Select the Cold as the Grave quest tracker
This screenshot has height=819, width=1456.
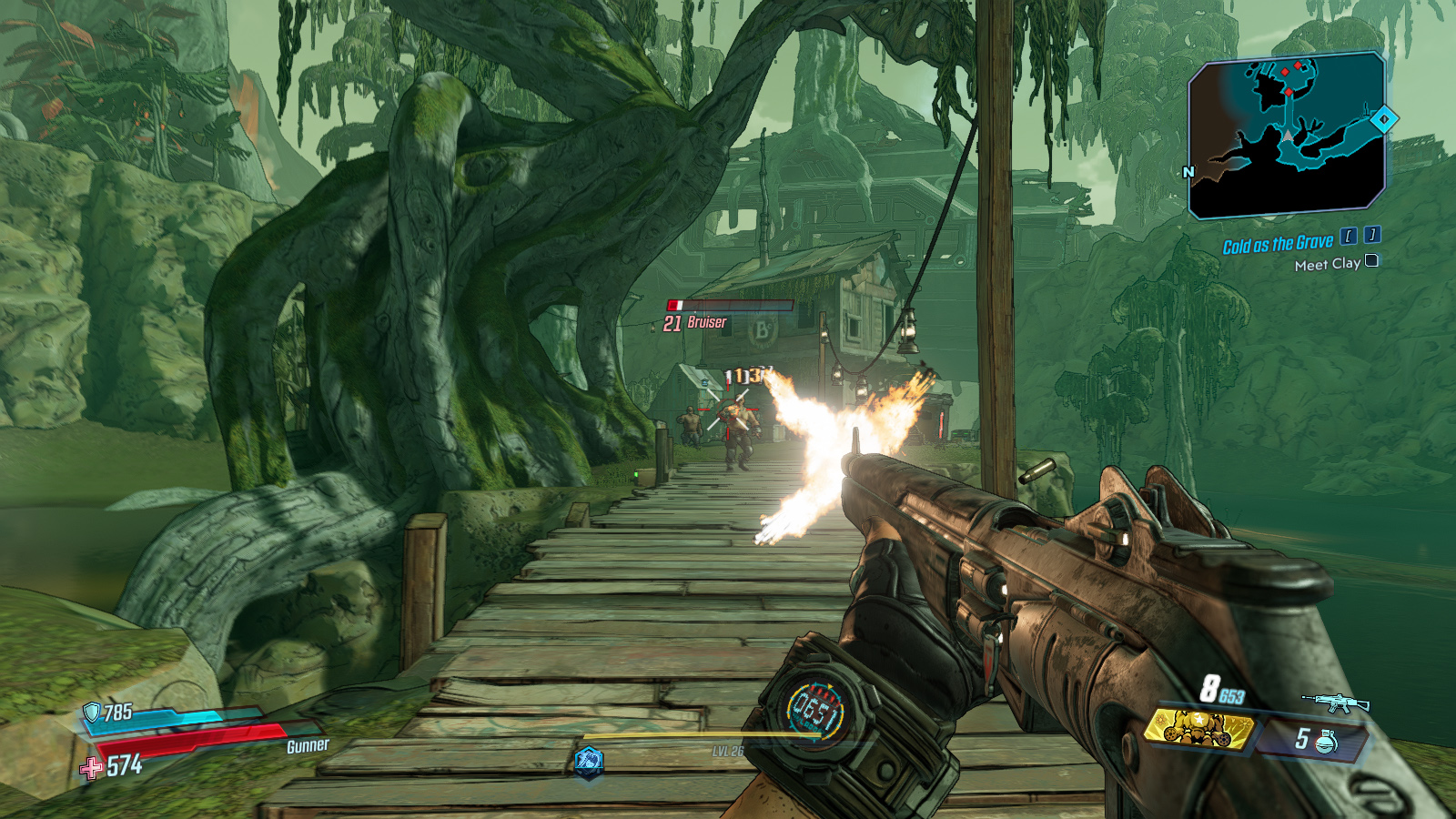(x=1278, y=244)
